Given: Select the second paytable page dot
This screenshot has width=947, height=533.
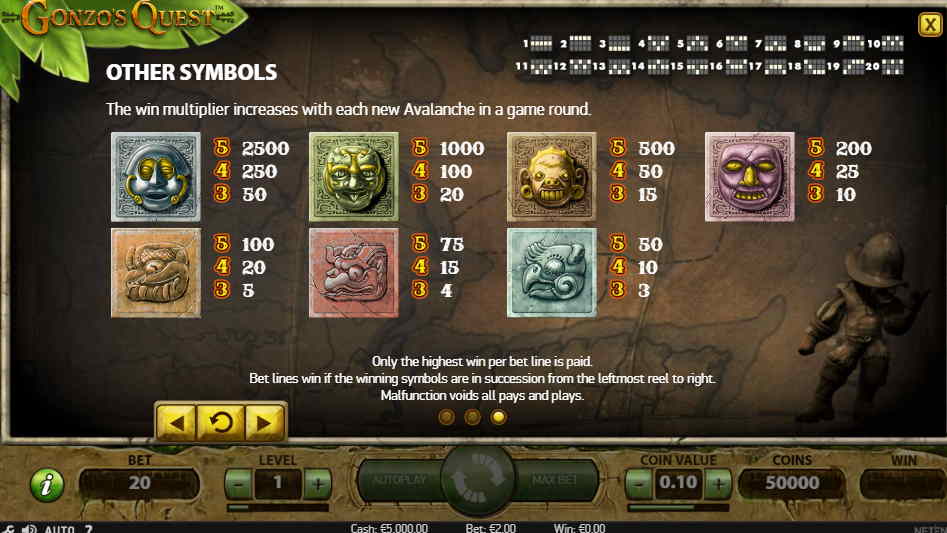Looking at the screenshot, I should tap(472, 417).
